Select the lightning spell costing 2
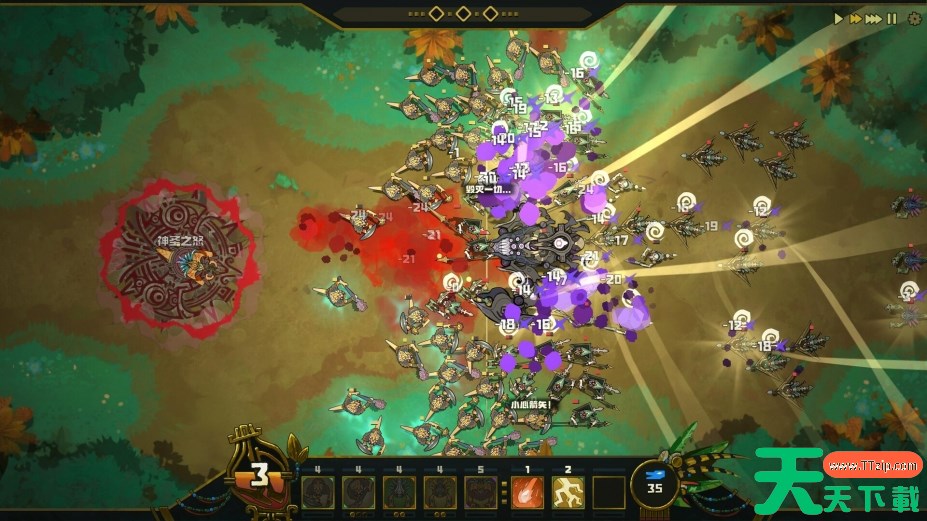The height and width of the screenshot is (521, 927). (568, 492)
